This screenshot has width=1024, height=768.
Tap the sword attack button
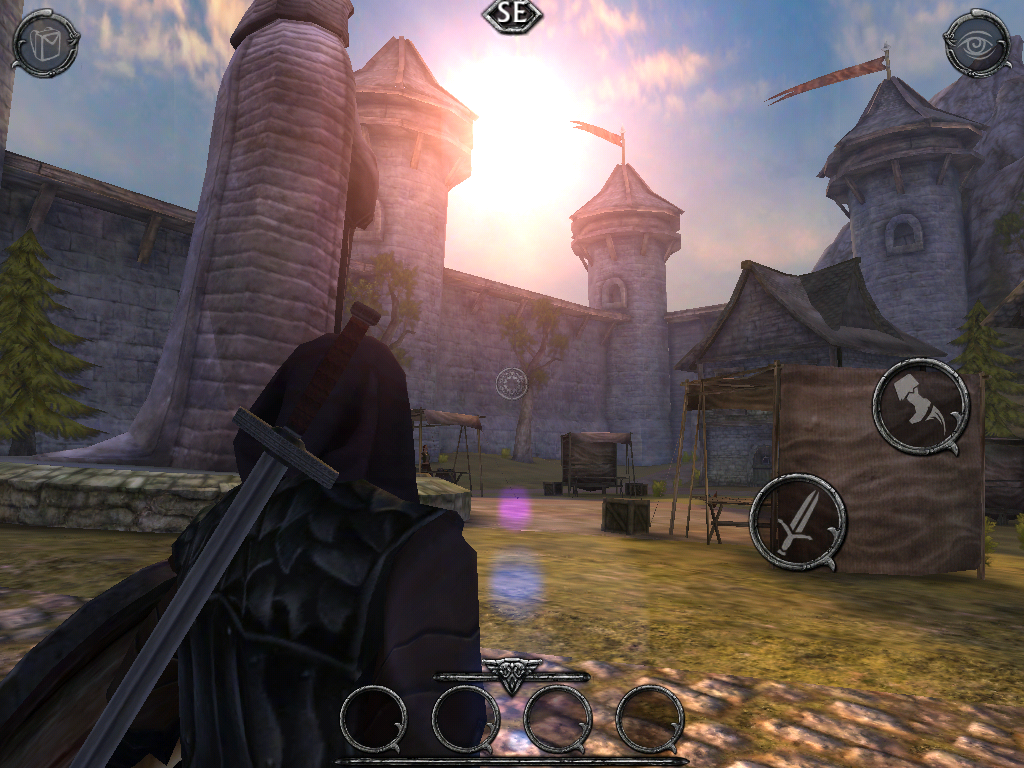(x=797, y=523)
